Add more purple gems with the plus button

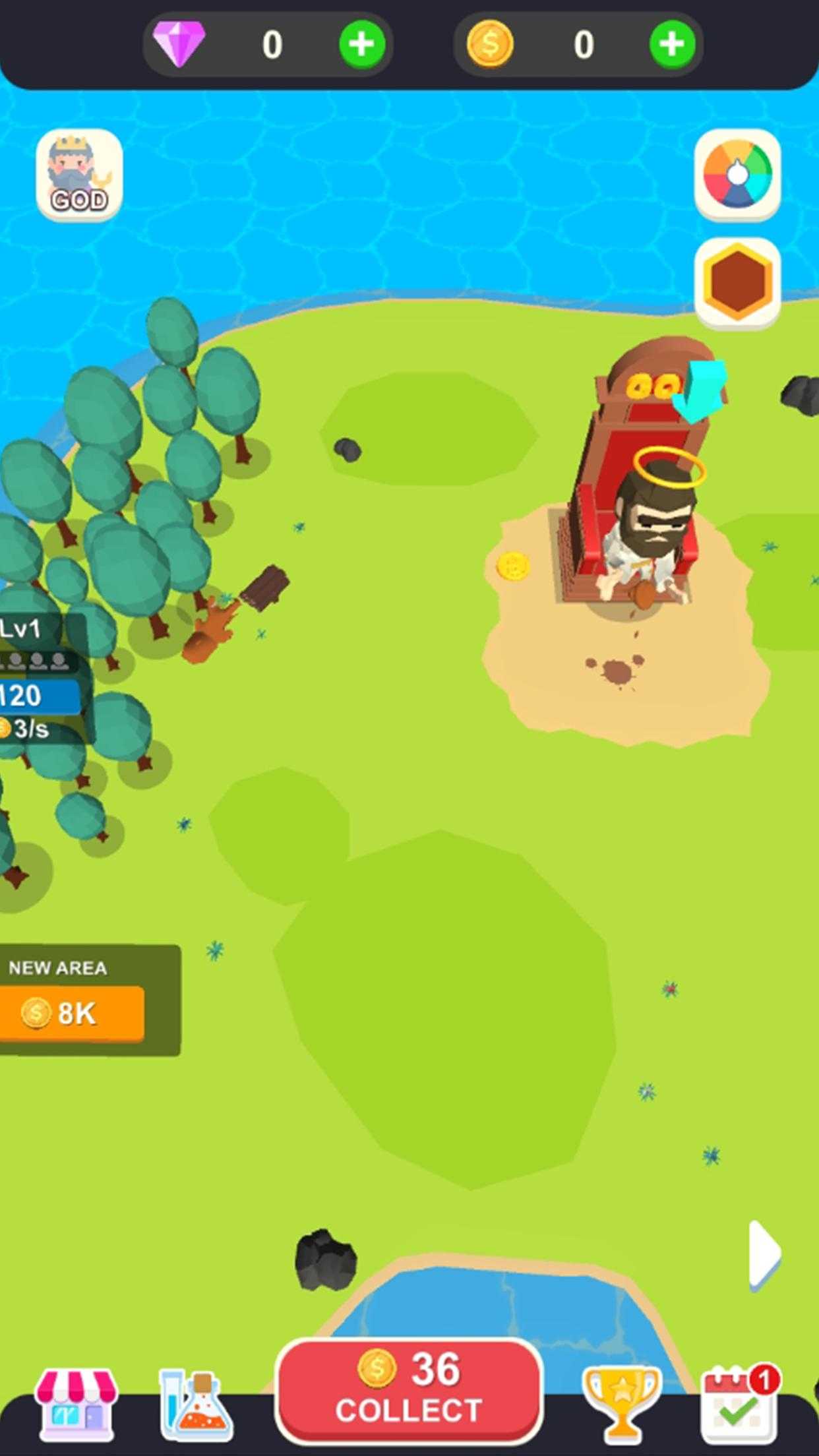362,44
